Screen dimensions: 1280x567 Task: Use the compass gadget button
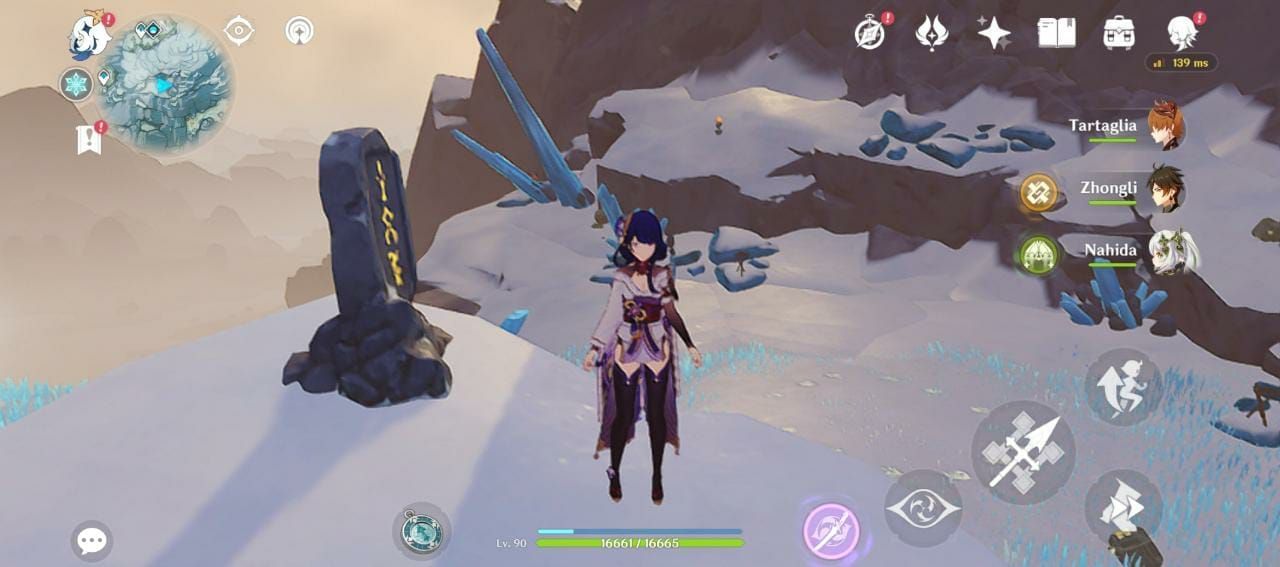point(421,531)
